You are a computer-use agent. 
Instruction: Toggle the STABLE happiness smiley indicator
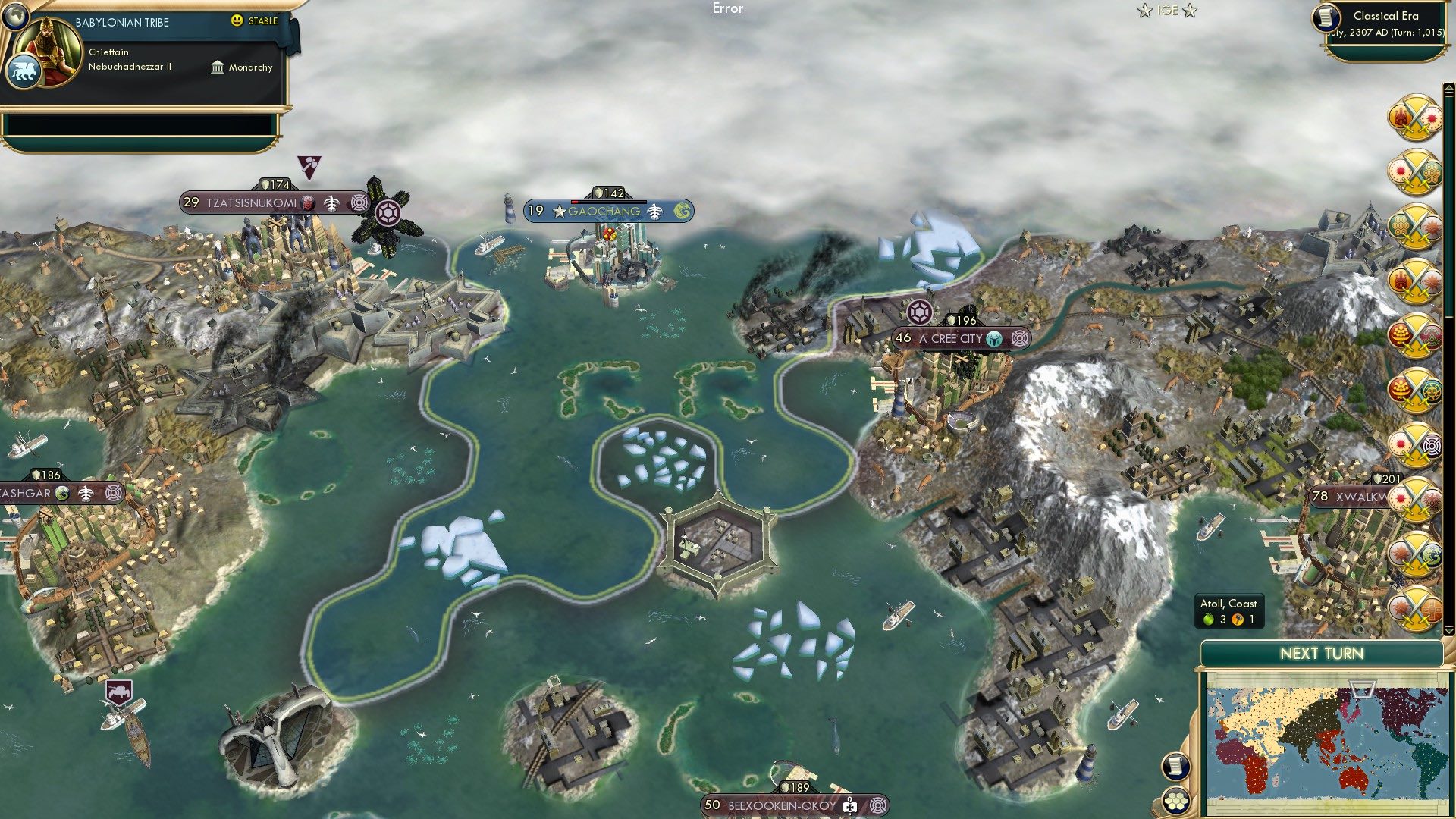(237, 21)
